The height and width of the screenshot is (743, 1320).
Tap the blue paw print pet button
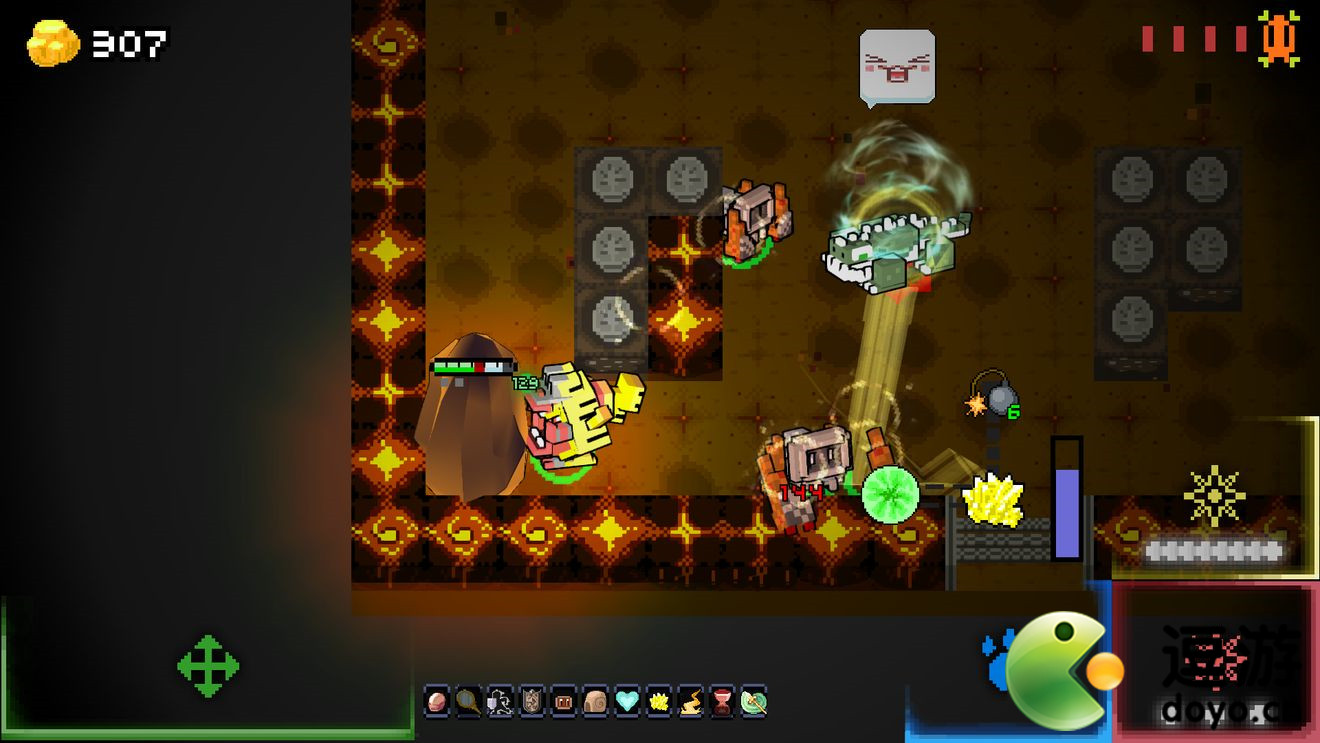[998, 661]
